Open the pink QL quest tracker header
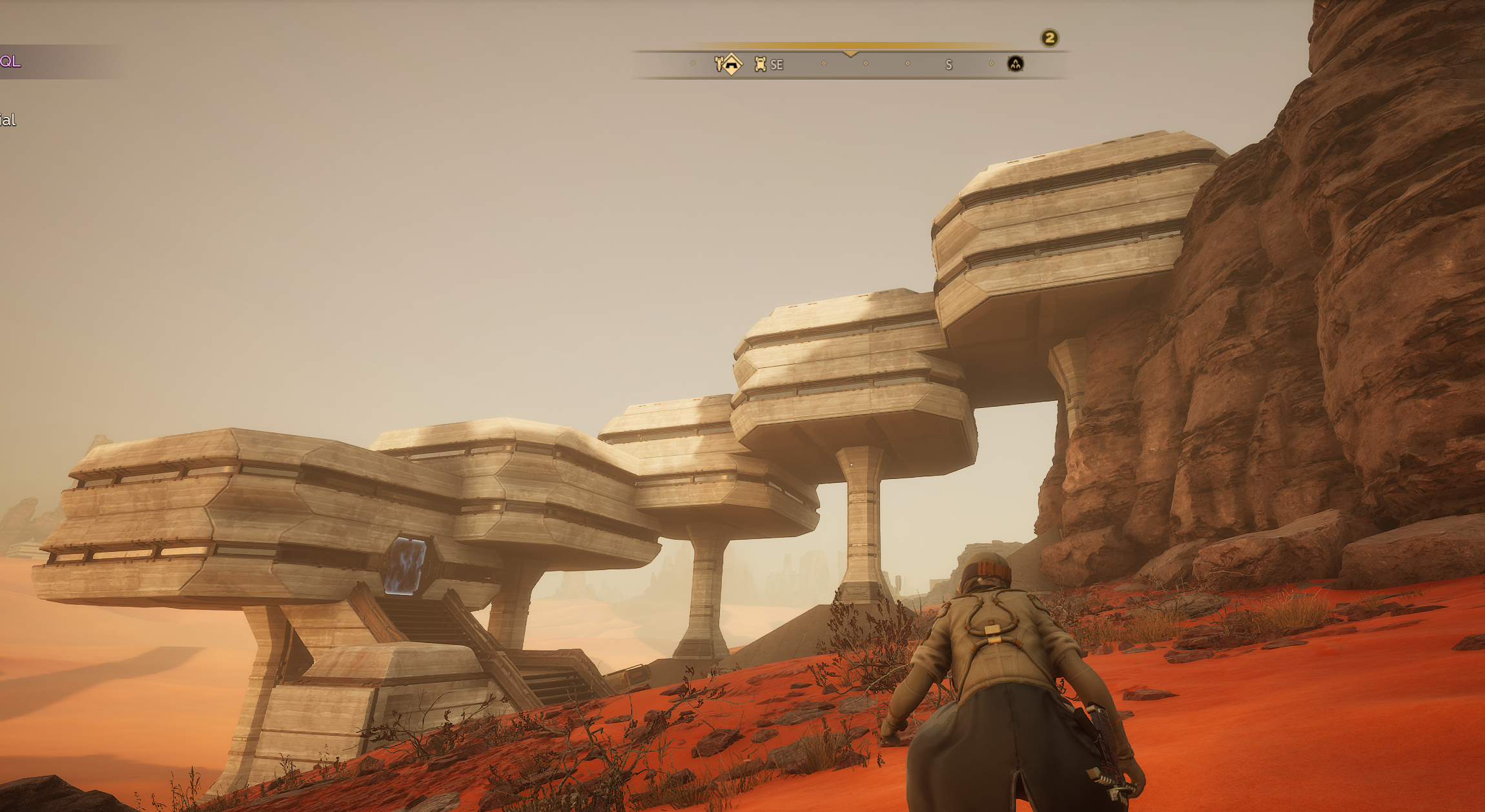 (x=11, y=61)
